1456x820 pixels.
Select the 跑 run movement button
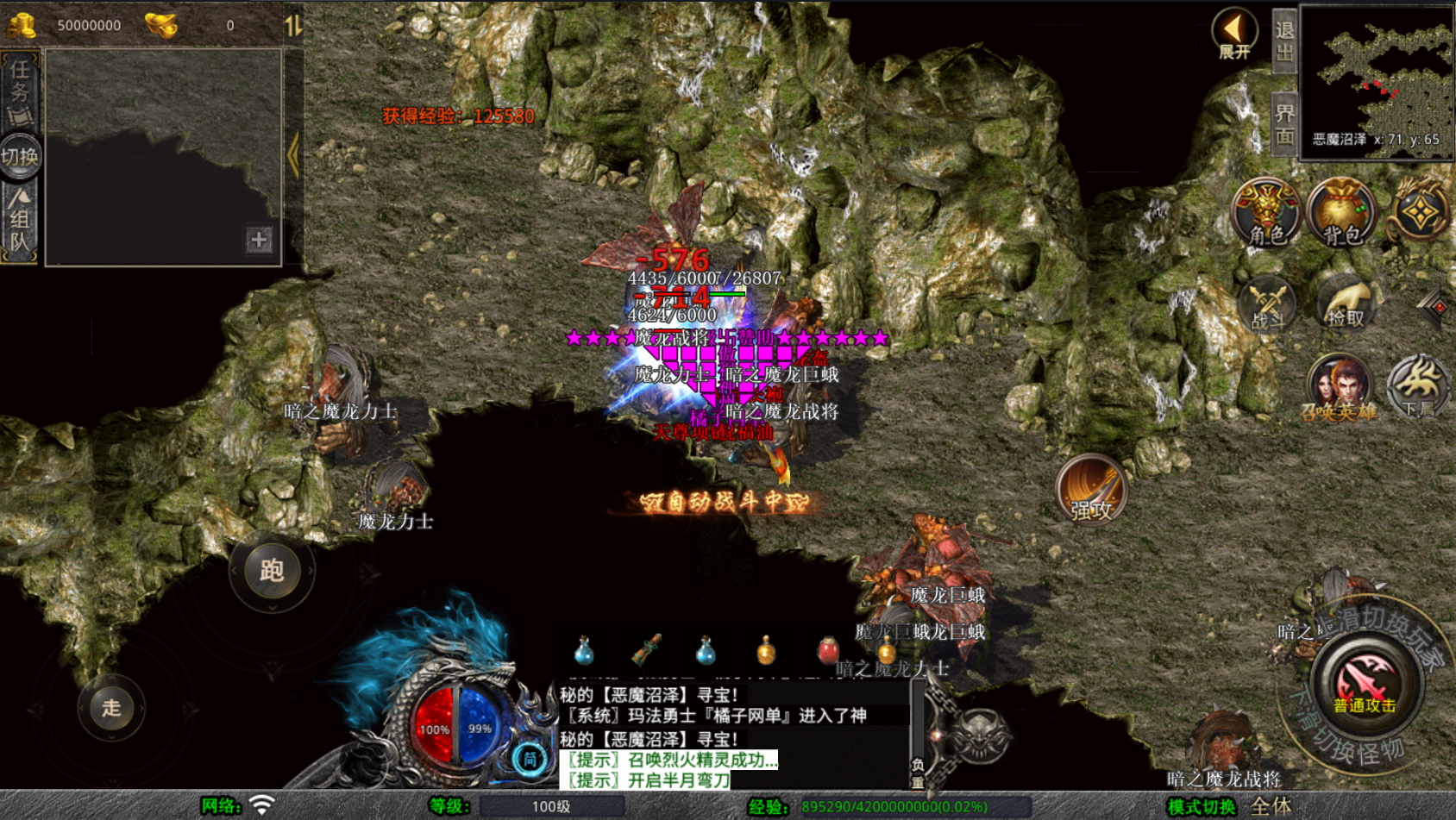pos(272,571)
